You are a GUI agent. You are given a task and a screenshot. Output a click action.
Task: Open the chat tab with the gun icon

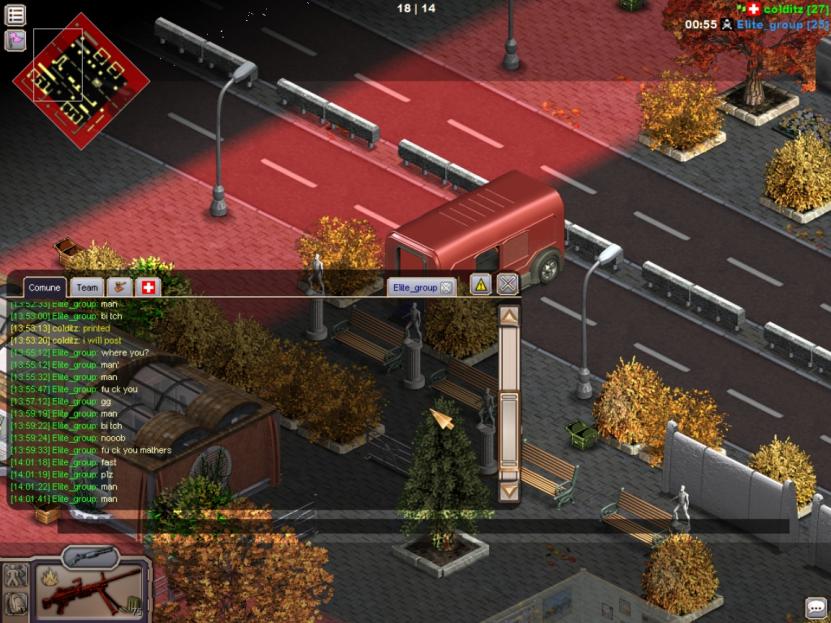[x=119, y=288]
